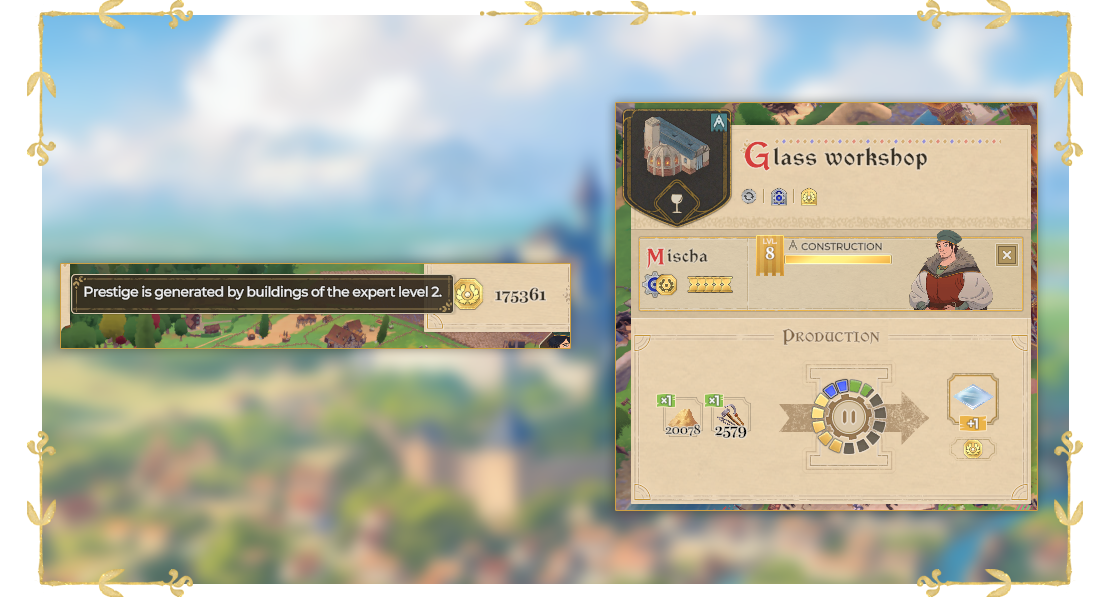Click Mischa's character portrait
Screen dimensions: 1096x613
click(x=950, y=271)
